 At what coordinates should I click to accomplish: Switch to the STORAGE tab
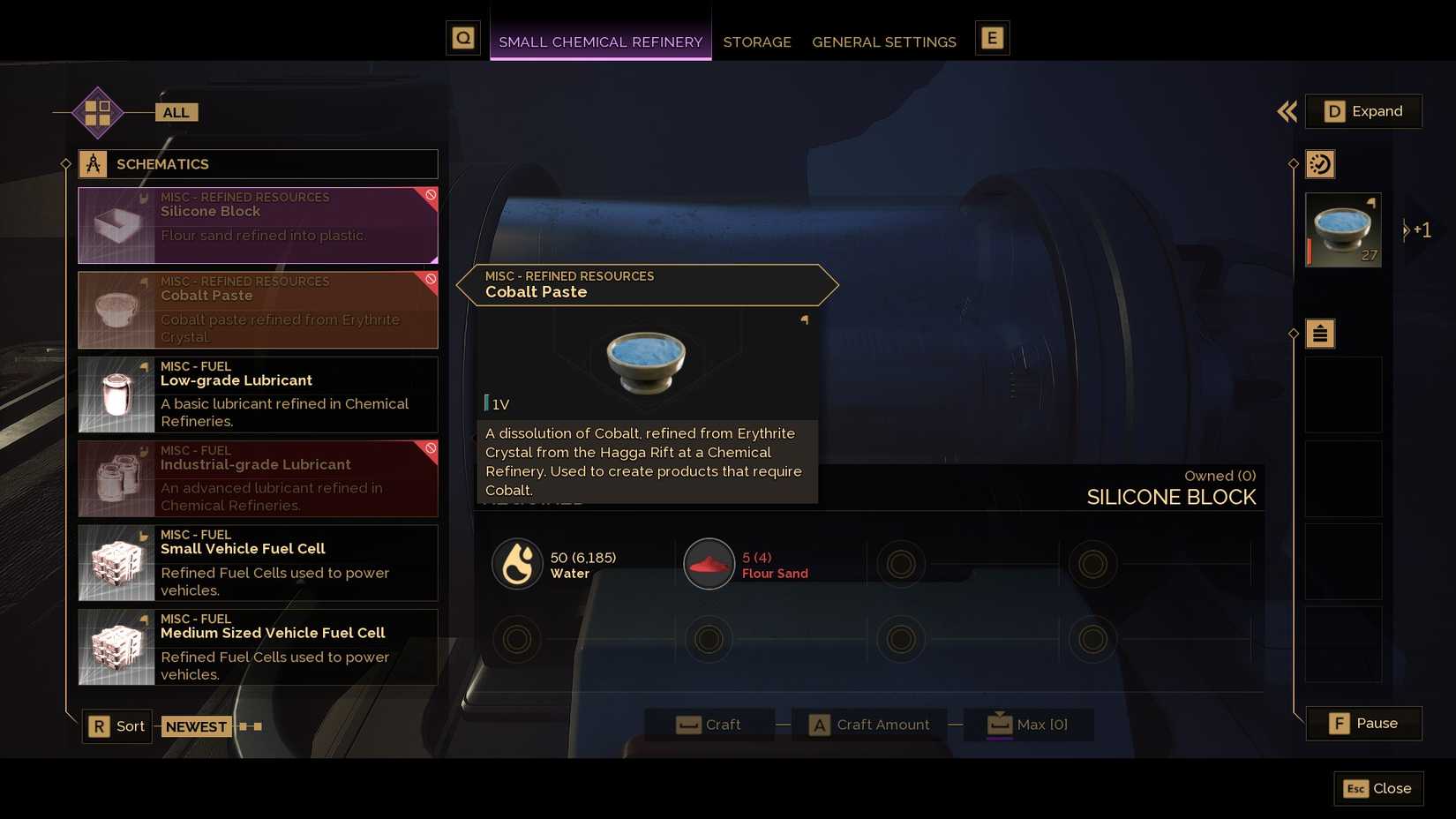(x=756, y=41)
